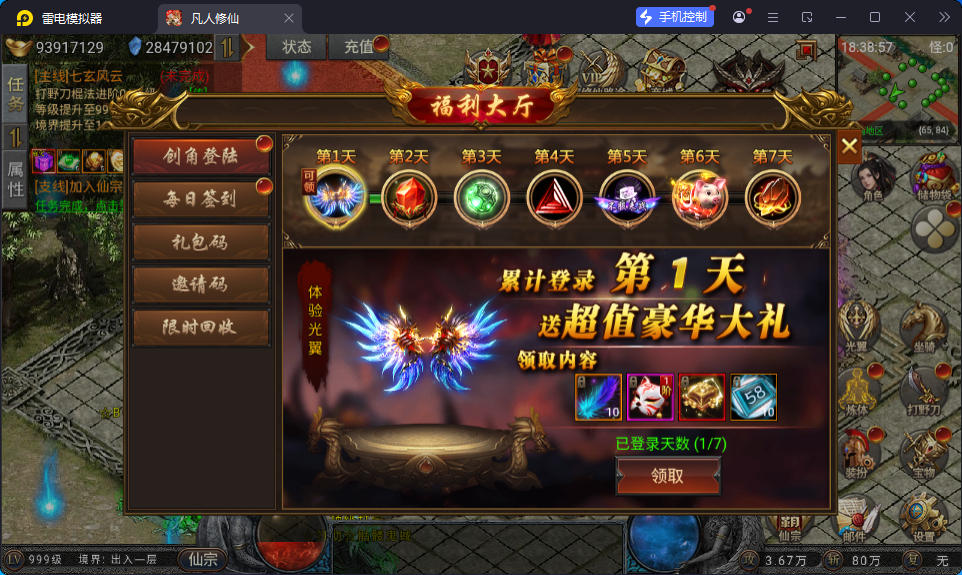The height and width of the screenshot is (575, 962).
Task: Select the 第1天 wings reward icon
Action: tap(335, 195)
